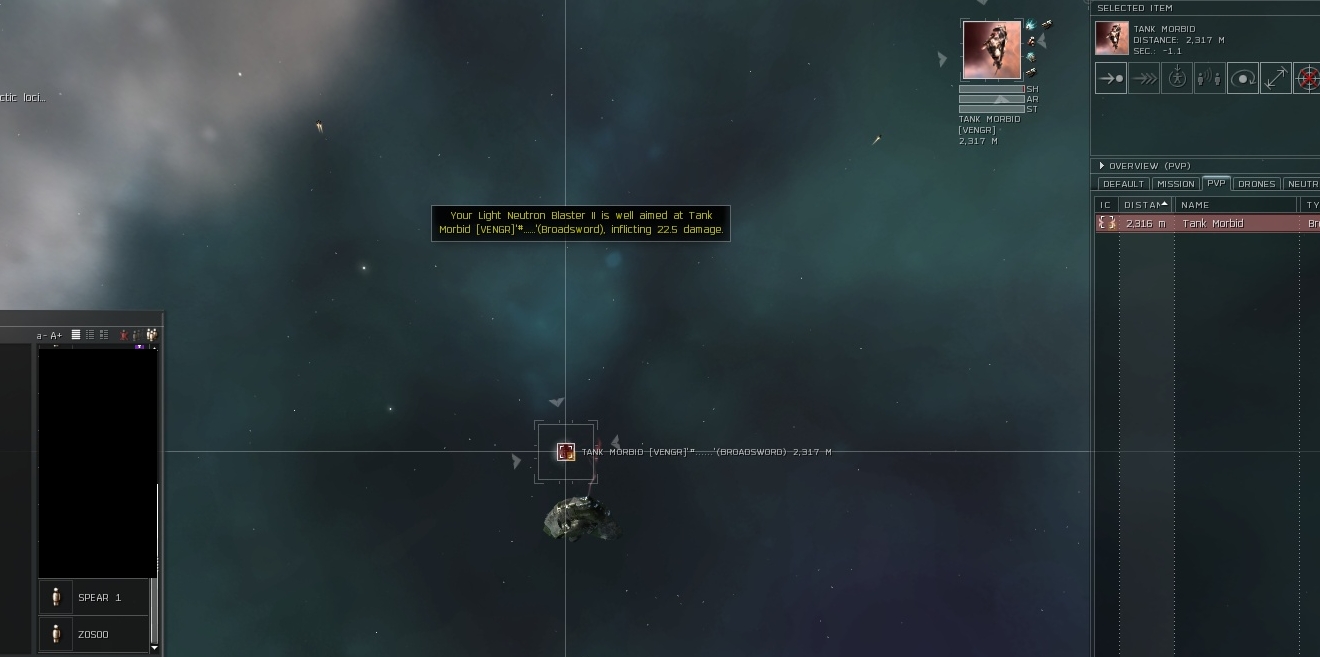Click the Selected Item portrait thumbnail
This screenshot has height=657, width=1320.
pyautogui.click(x=1112, y=38)
